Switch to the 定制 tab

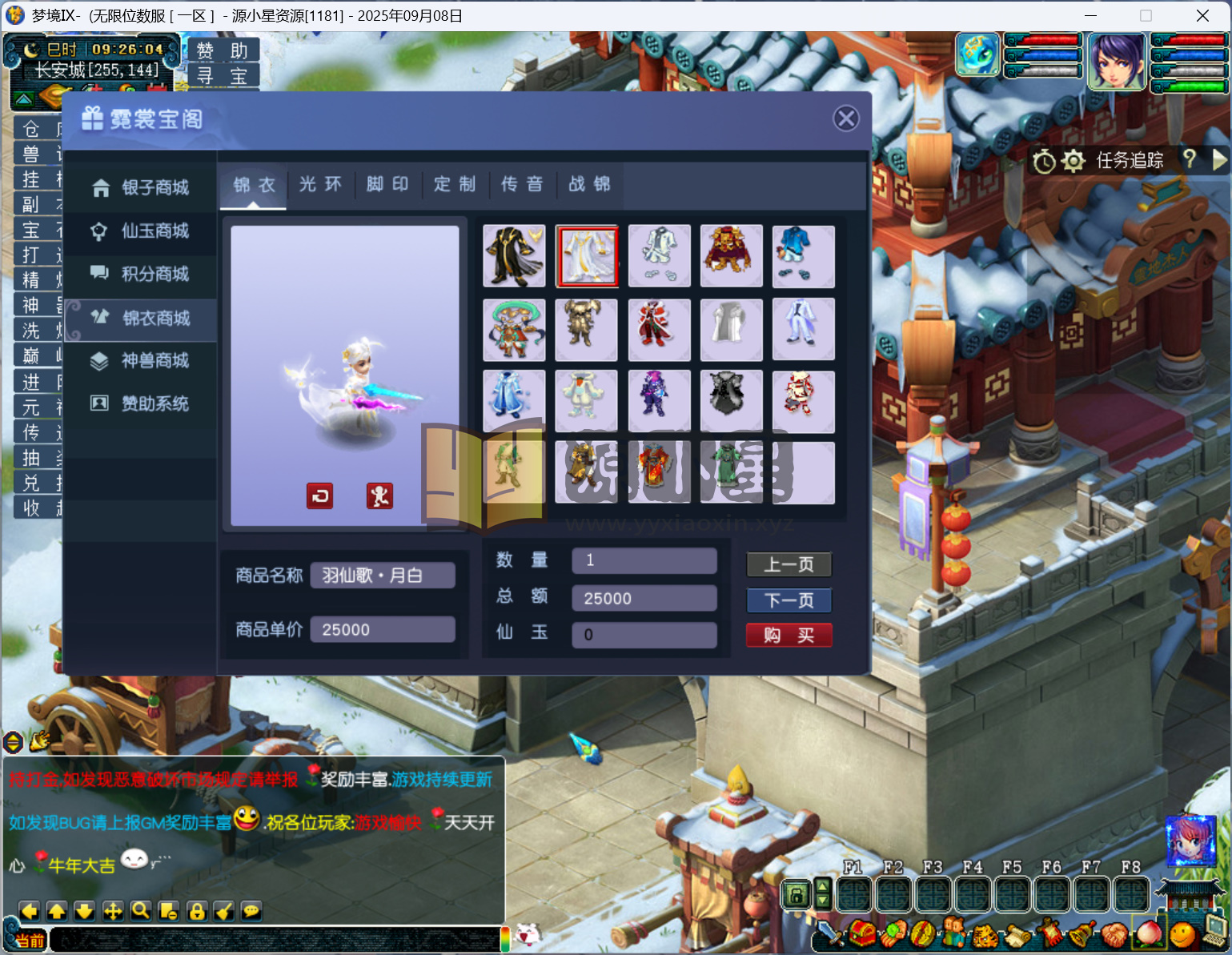point(455,184)
